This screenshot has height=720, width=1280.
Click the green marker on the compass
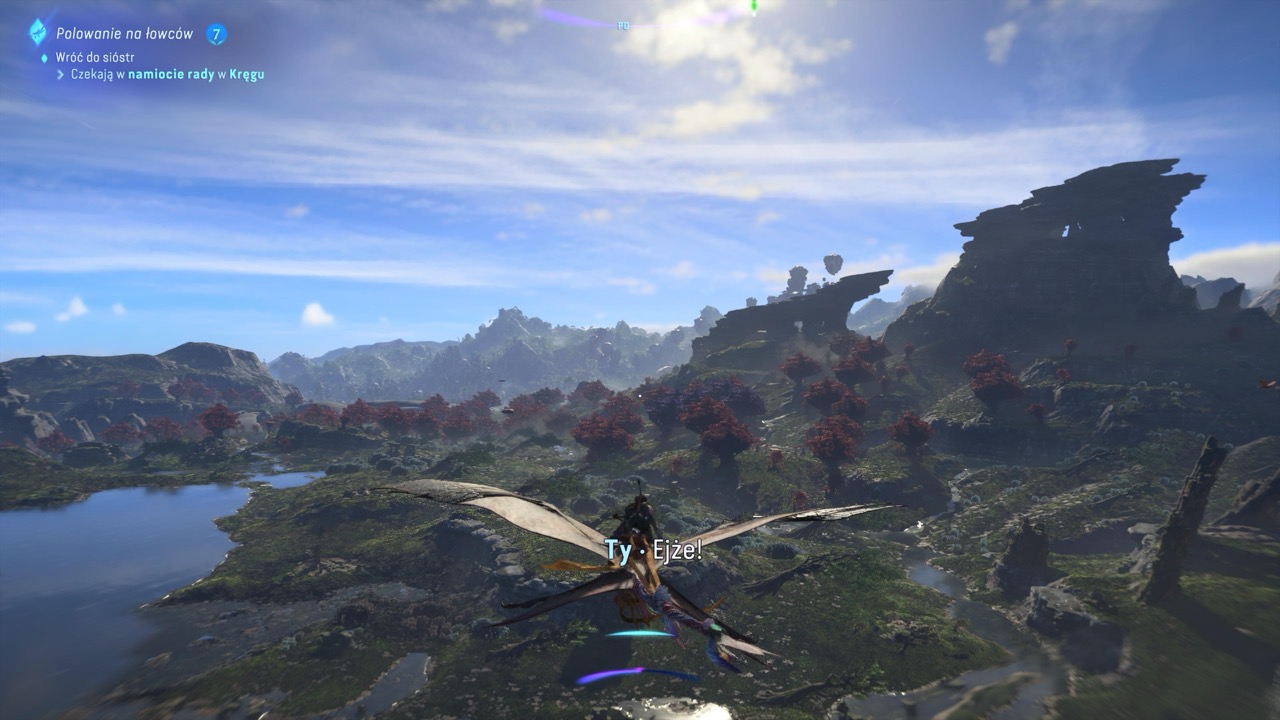pos(754,8)
